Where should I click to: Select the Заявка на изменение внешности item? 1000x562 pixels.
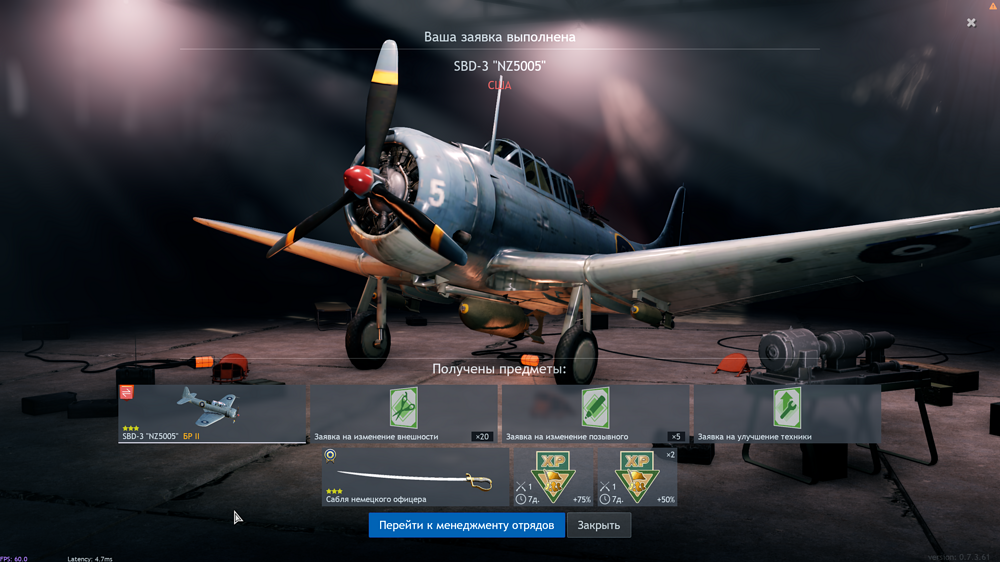(x=403, y=413)
